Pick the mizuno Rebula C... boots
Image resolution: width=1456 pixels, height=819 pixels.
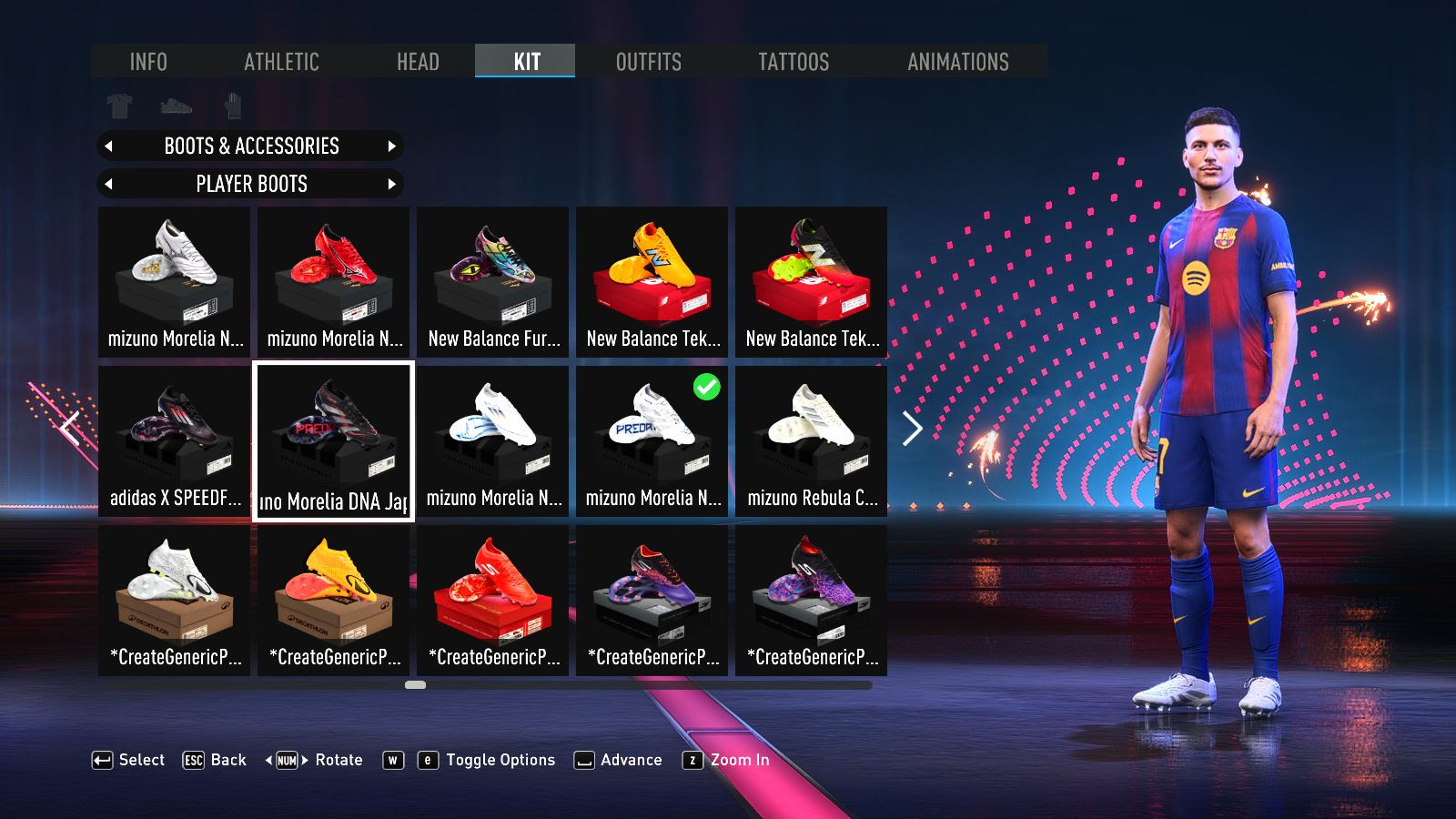tap(811, 440)
